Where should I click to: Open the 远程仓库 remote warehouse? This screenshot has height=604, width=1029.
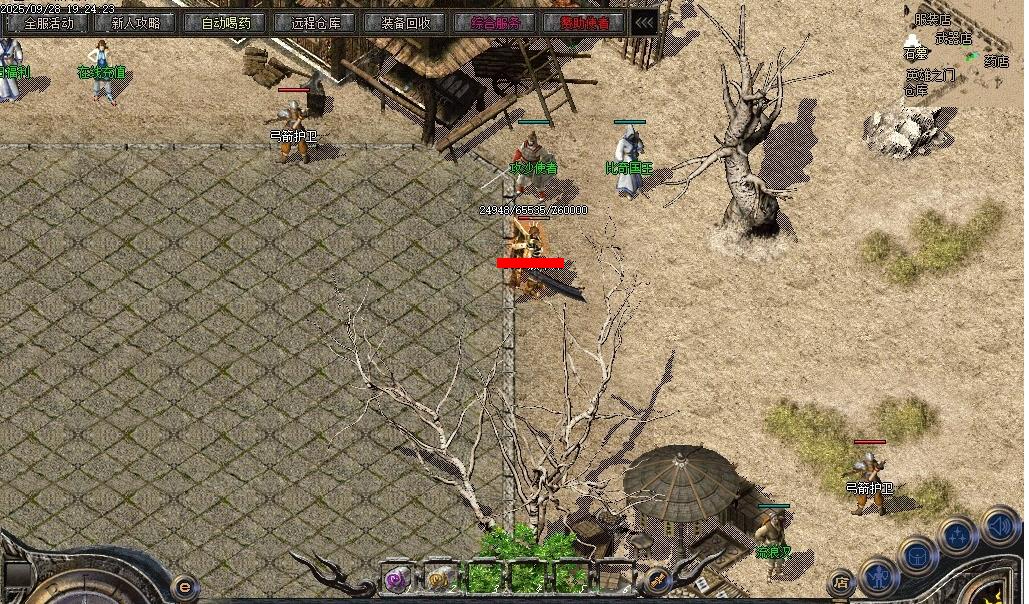point(316,22)
